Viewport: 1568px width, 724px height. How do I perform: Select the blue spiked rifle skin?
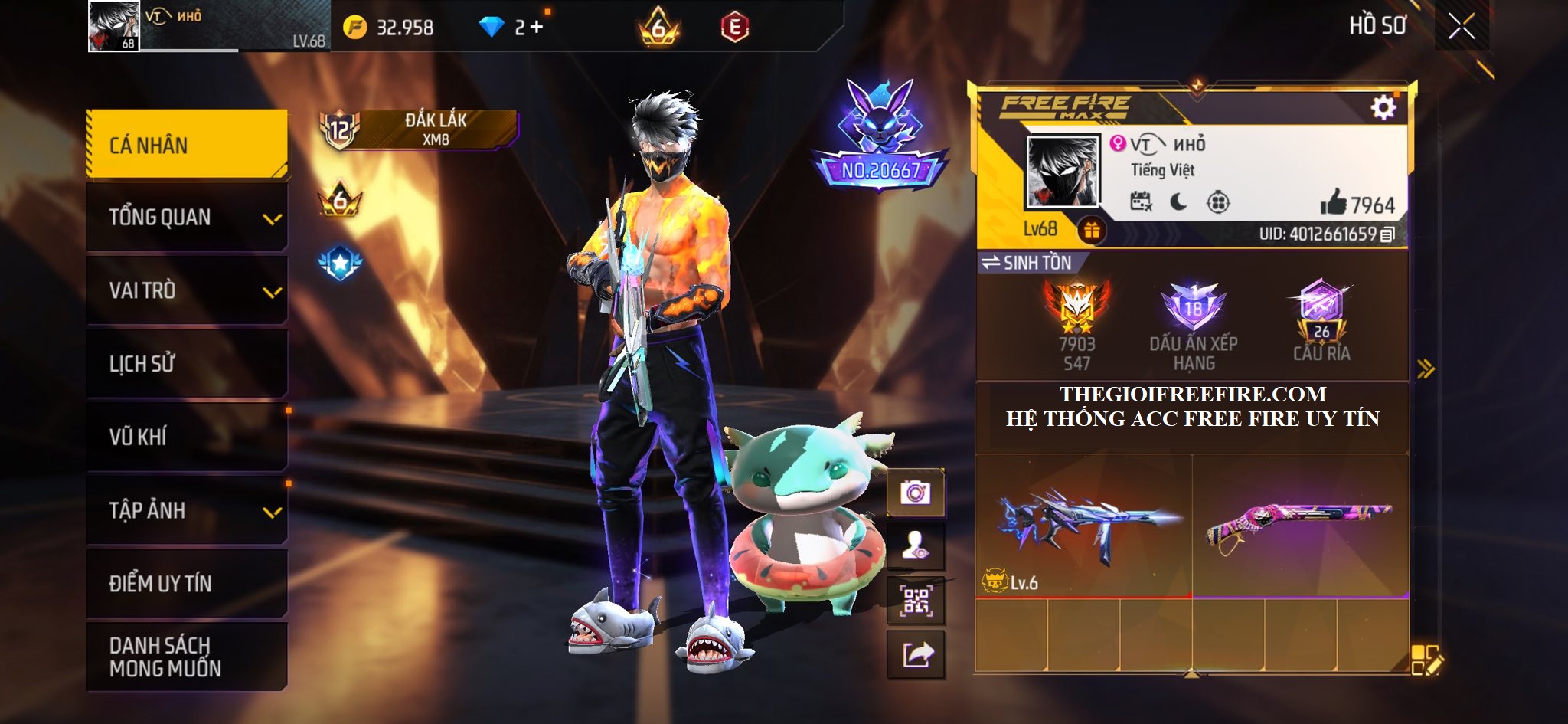[1083, 525]
